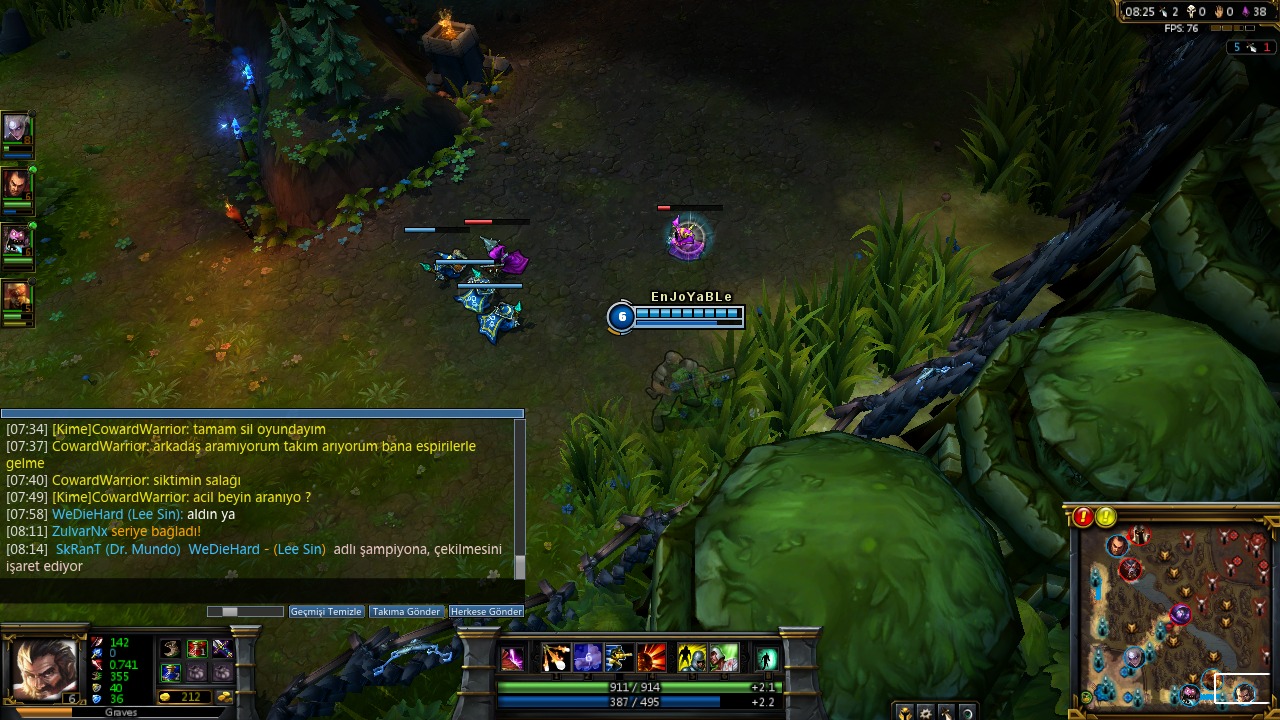Open settings via the gear icon

click(x=926, y=713)
